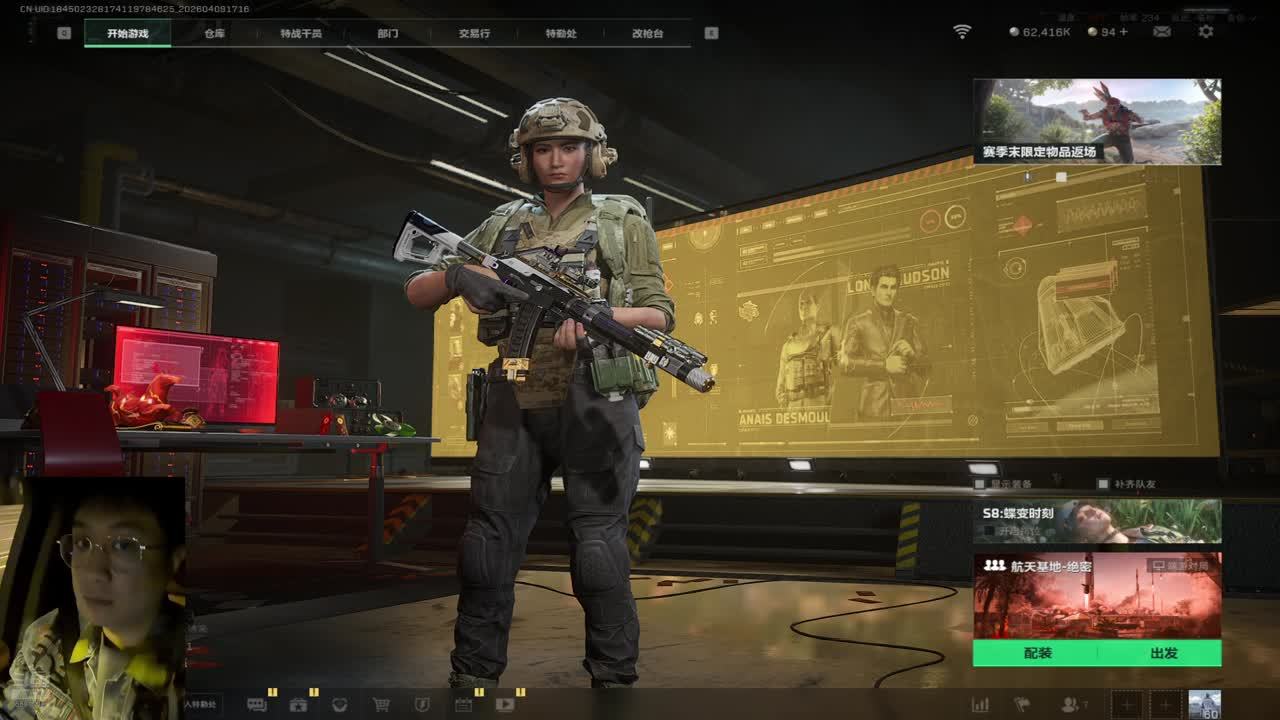
Task: Open the settings gear icon
Action: click(1206, 32)
